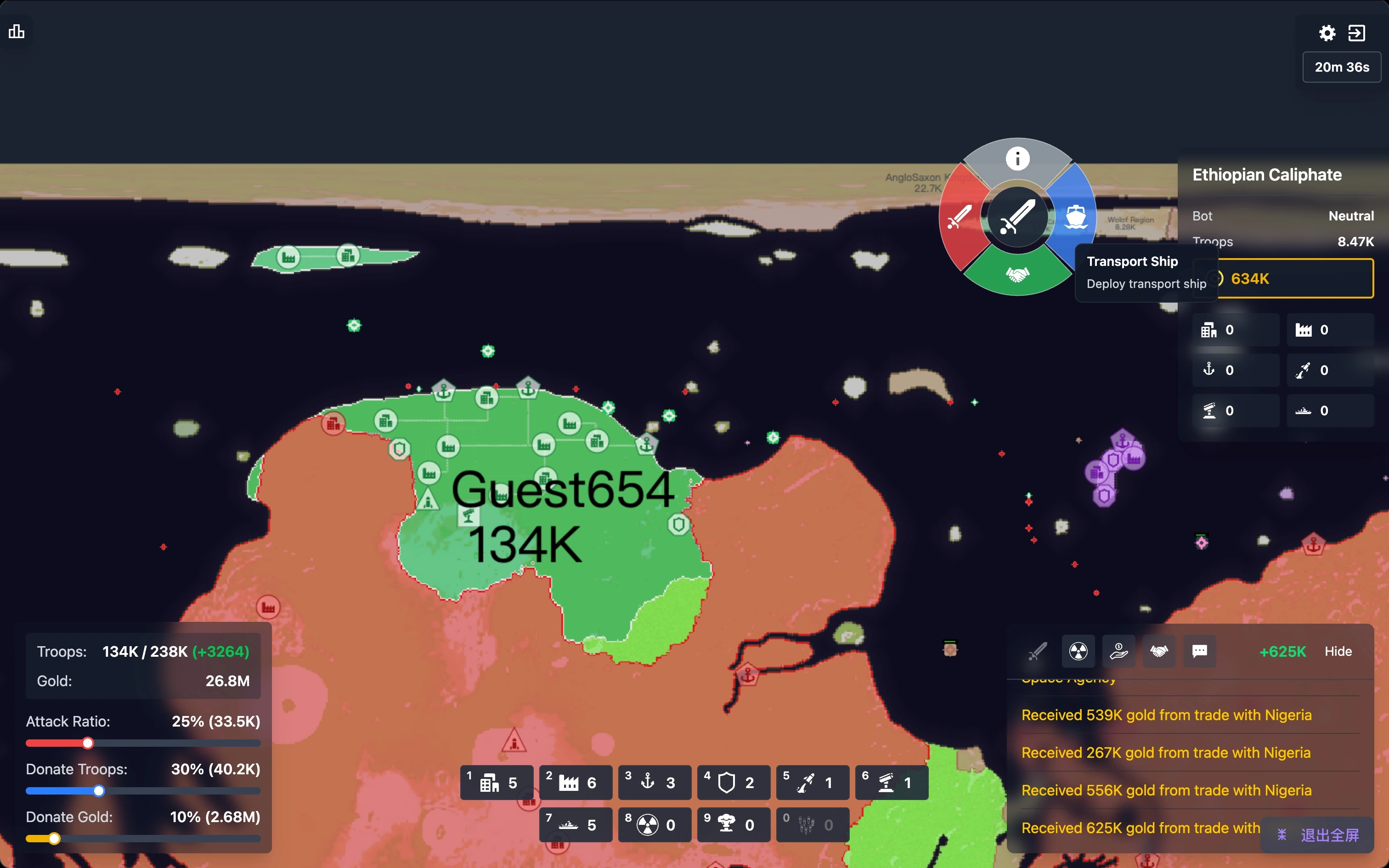Select the factory build tool (hotkey 2)
This screenshot has width=1389, height=868.
pos(575,782)
